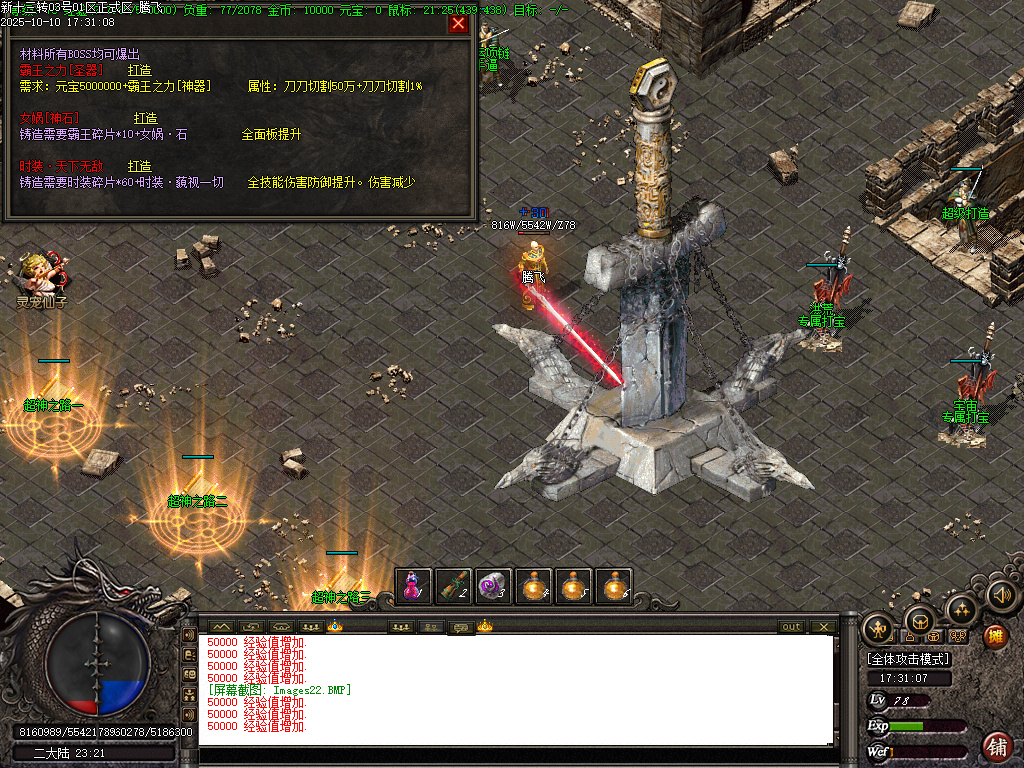1024x768 pixels.
Task: Click the 'out' button on chat bar
Action: [x=791, y=627]
